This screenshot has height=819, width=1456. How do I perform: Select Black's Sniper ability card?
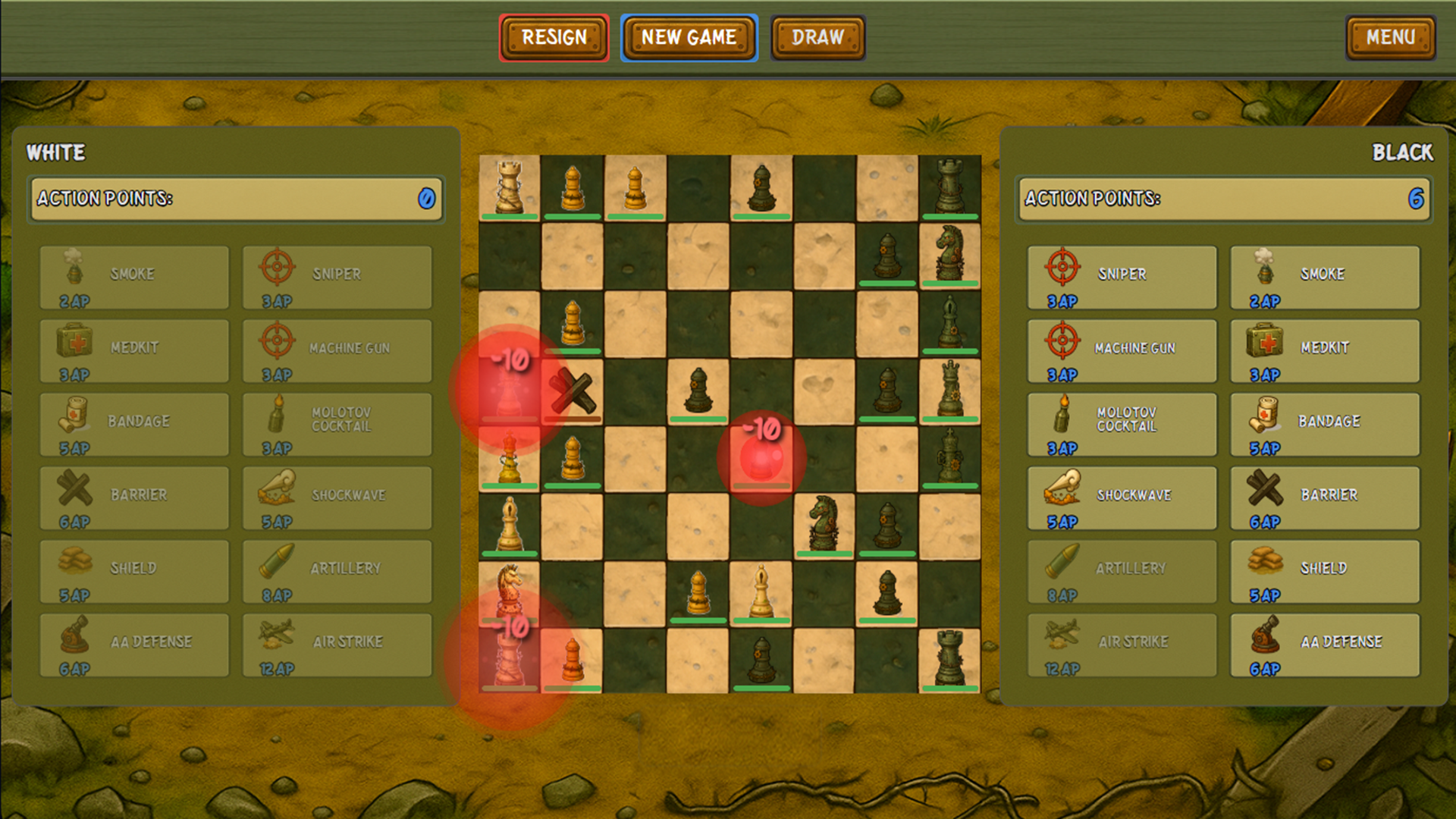coord(1122,275)
